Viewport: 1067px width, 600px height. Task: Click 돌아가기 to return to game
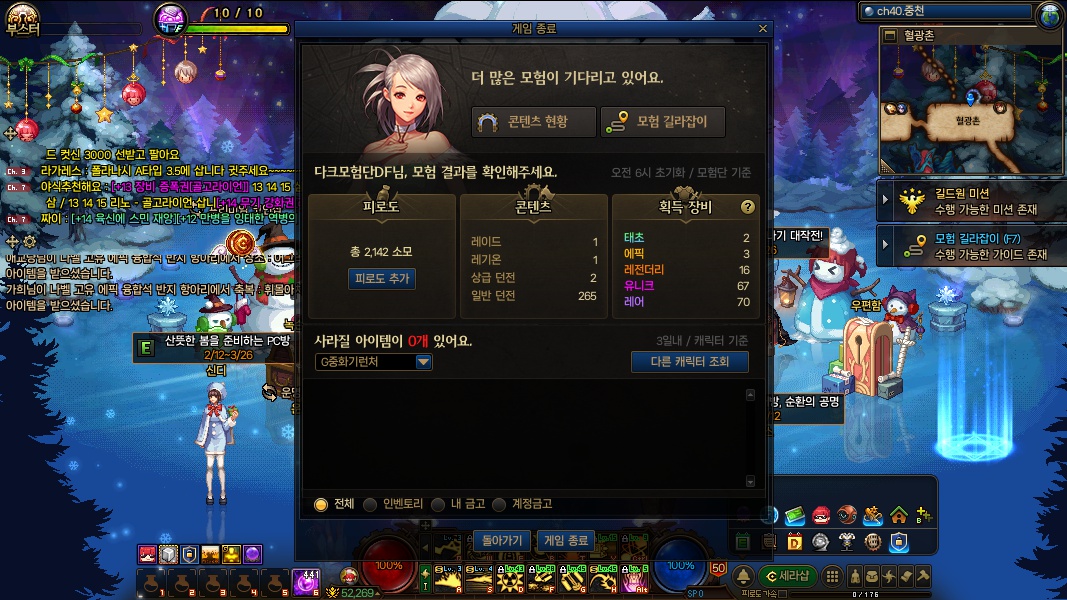[502, 540]
